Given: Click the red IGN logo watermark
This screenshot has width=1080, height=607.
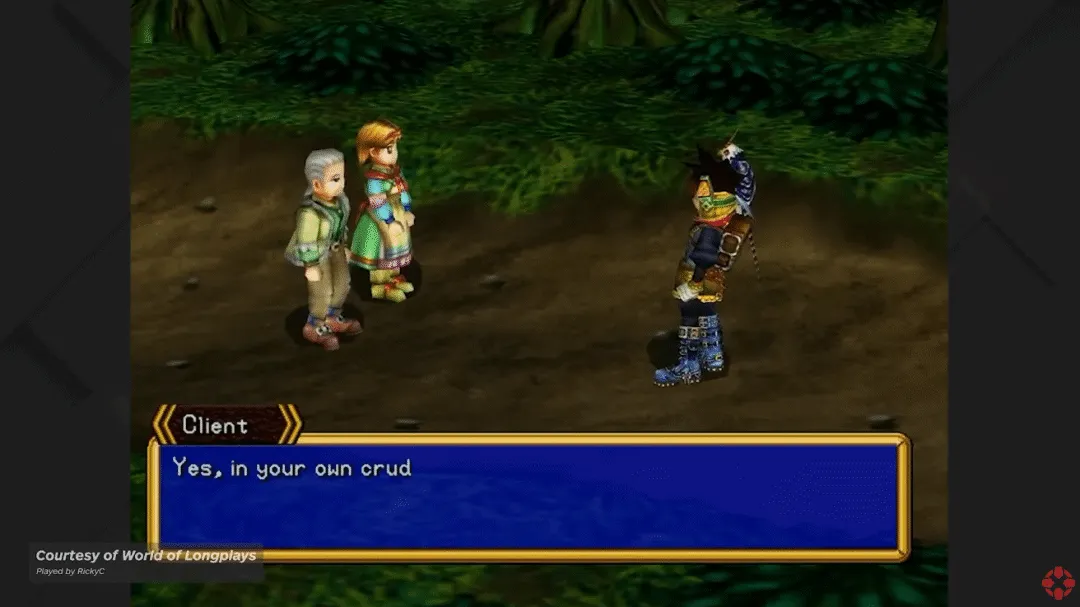Looking at the screenshot, I should click(x=1057, y=582).
